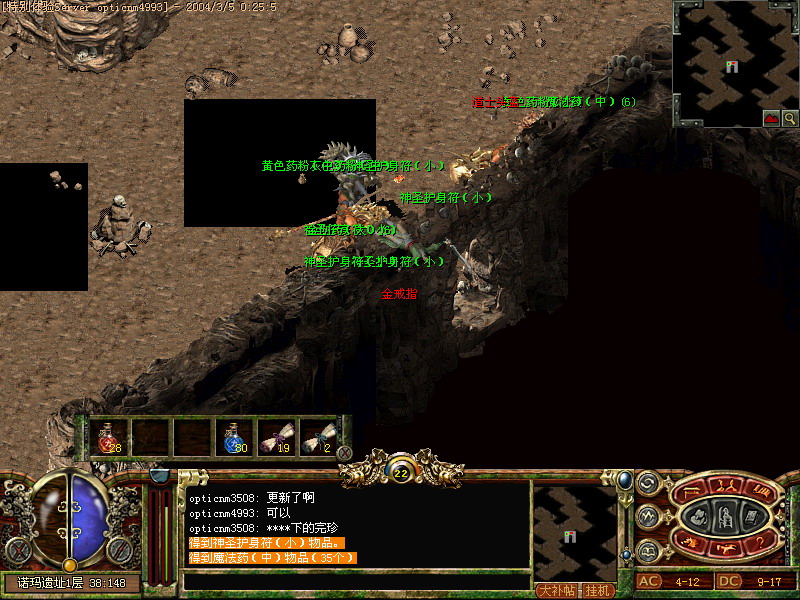Click the round lightning-mark button
The height and width of the screenshot is (600, 800).
(646, 517)
